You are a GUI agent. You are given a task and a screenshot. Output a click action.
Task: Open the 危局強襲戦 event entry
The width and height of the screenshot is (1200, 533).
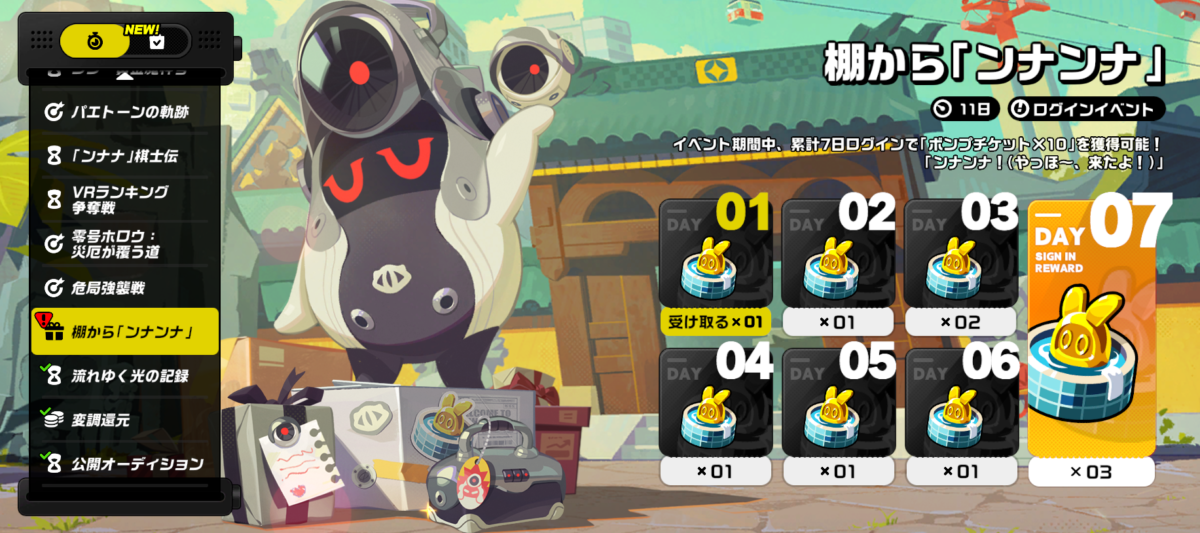(x=125, y=288)
